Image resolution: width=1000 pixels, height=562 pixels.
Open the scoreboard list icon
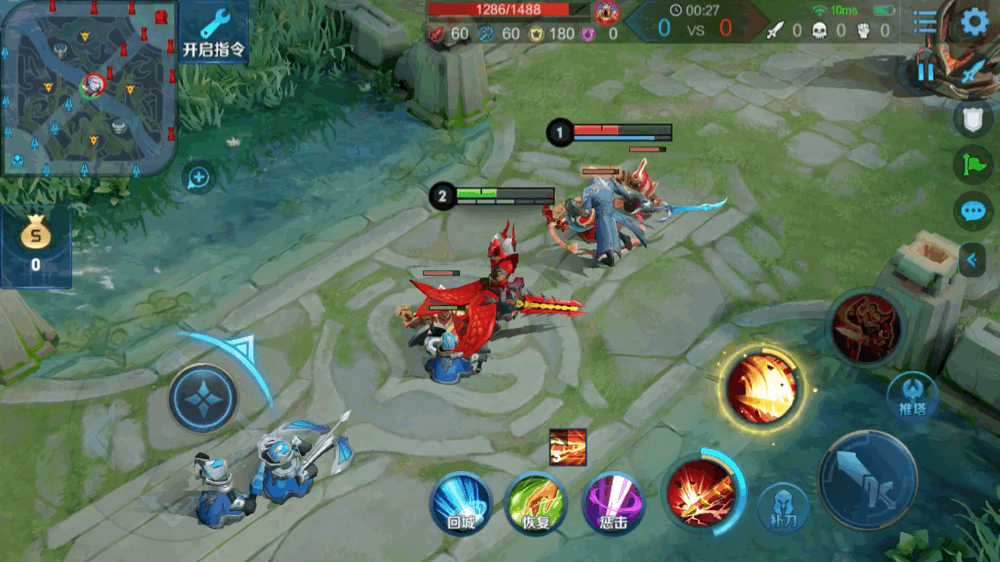926,22
